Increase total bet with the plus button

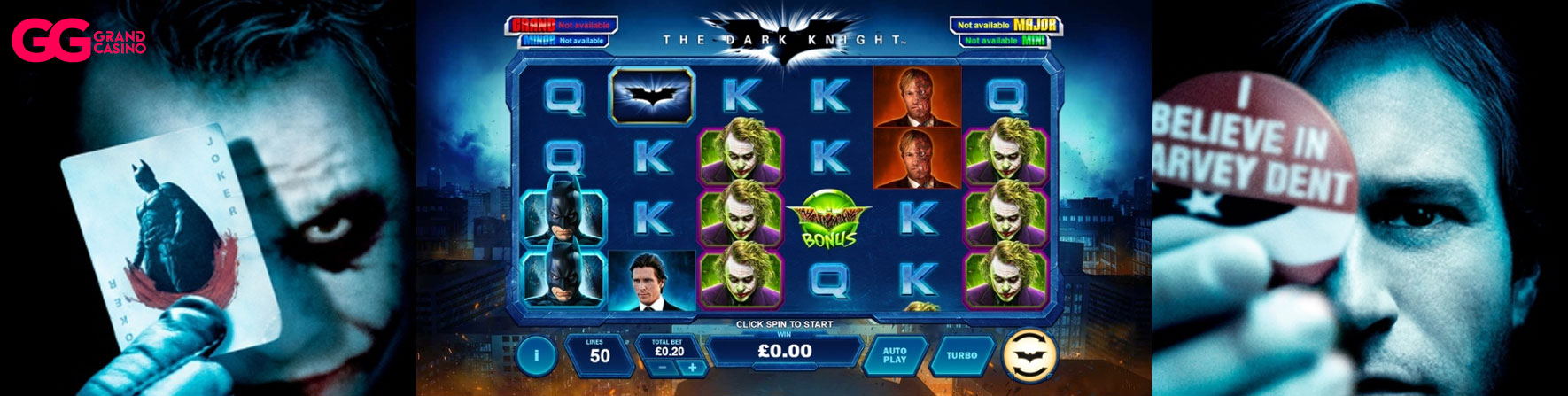pyautogui.click(x=693, y=368)
